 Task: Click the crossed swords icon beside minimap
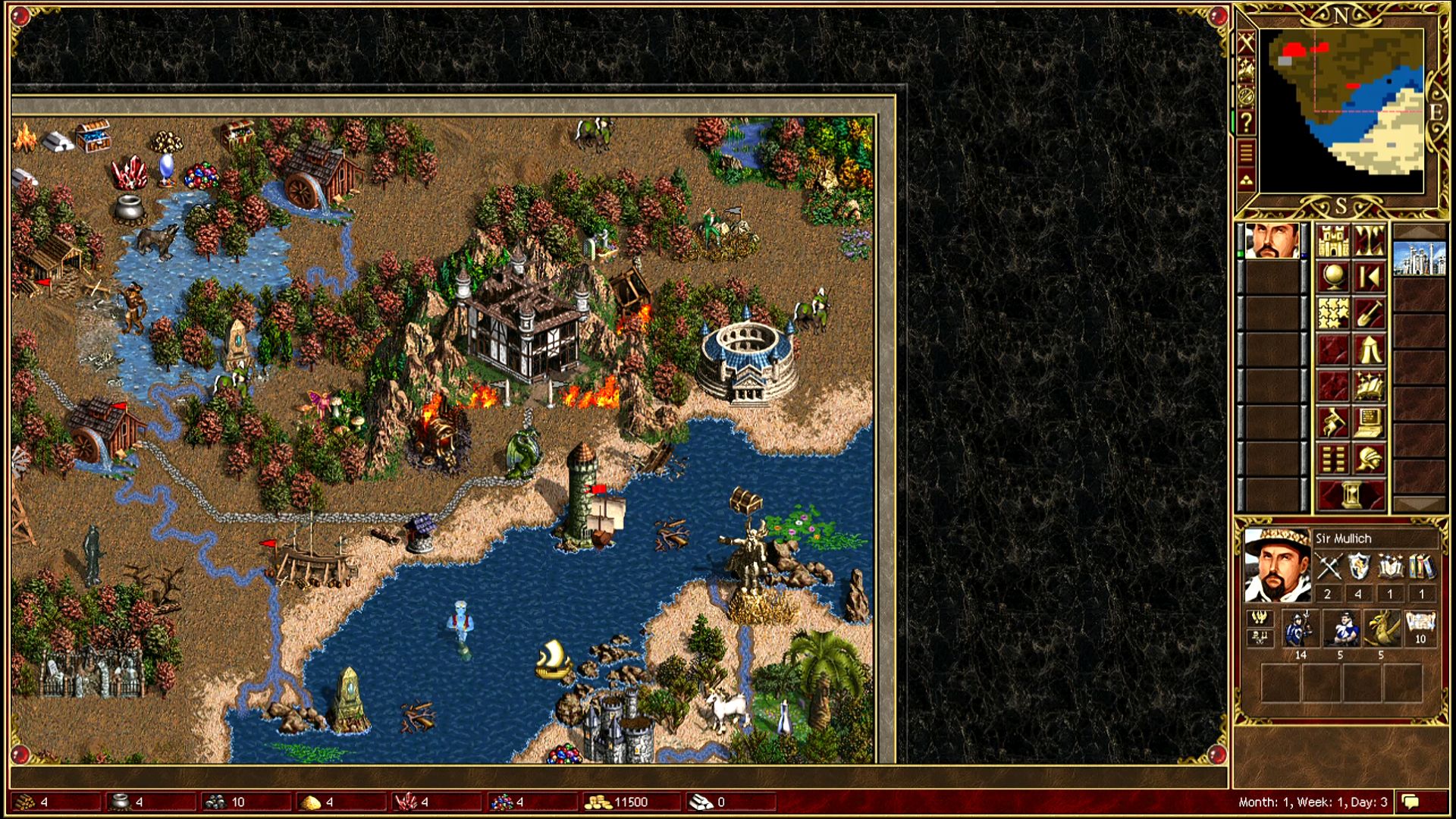1246,43
